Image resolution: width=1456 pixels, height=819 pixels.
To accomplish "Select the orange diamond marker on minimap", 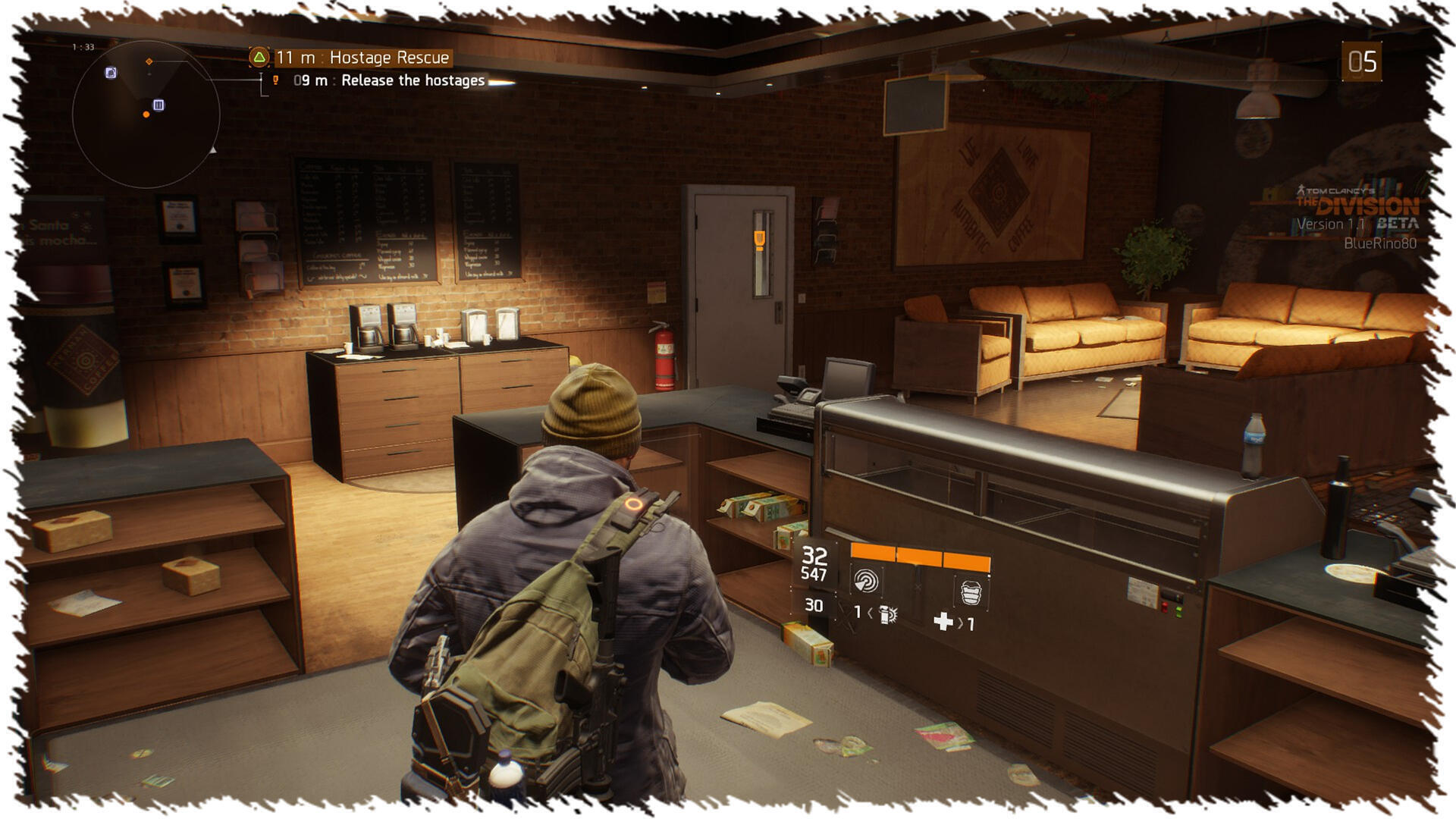I will (x=149, y=61).
